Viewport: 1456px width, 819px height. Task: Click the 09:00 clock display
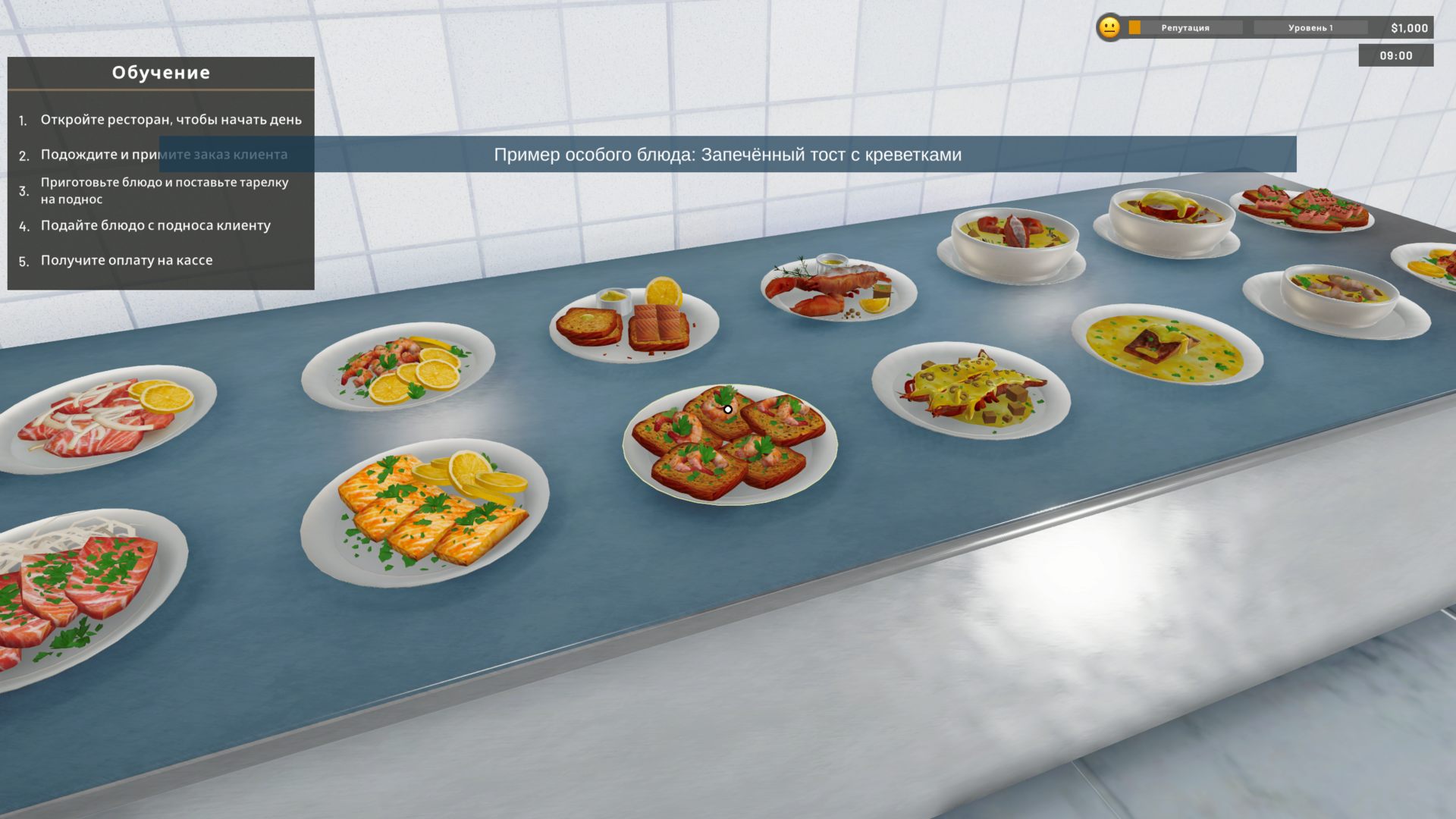point(1395,55)
